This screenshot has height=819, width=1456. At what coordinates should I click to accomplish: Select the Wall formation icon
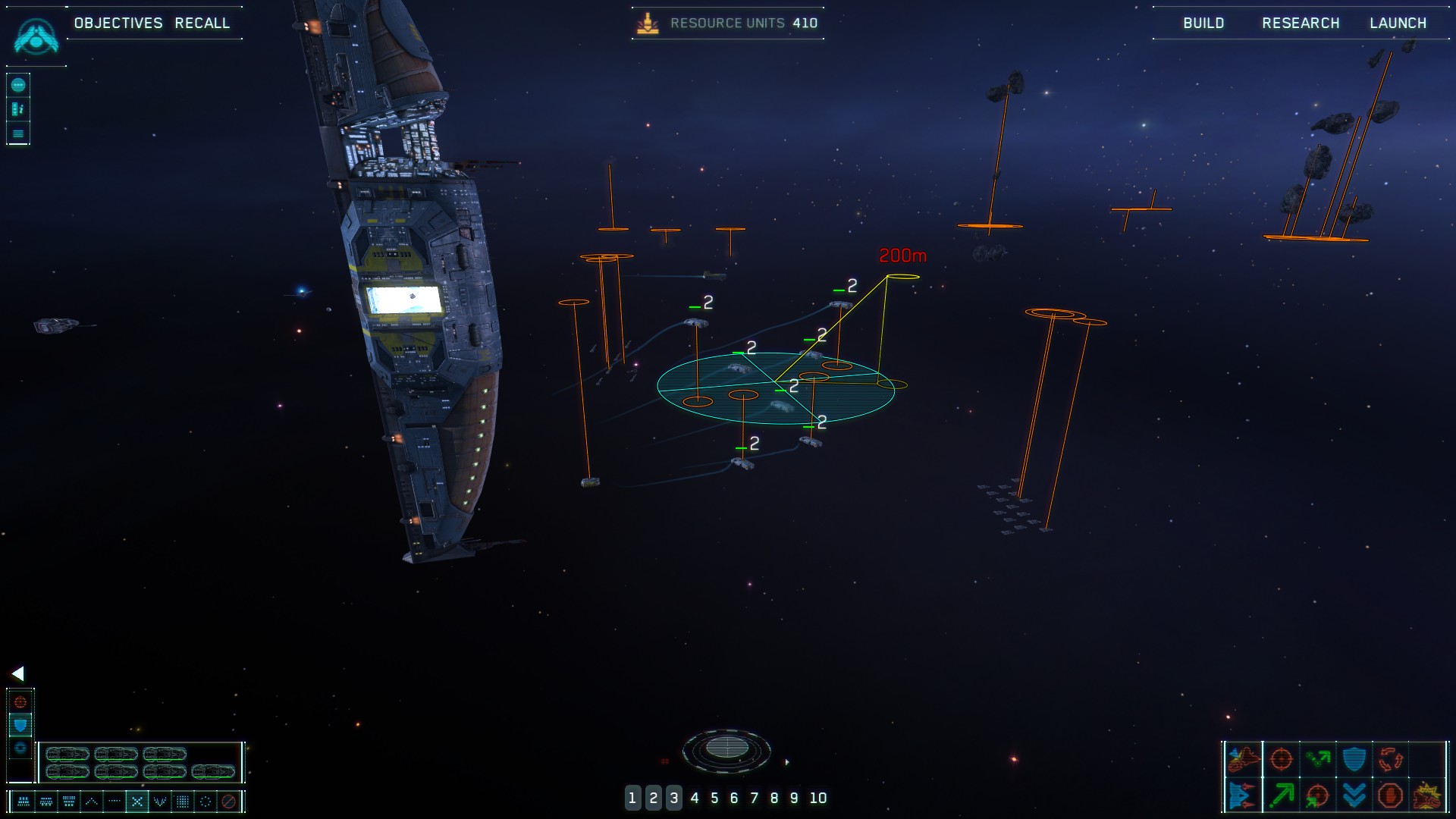tap(182, 802)
